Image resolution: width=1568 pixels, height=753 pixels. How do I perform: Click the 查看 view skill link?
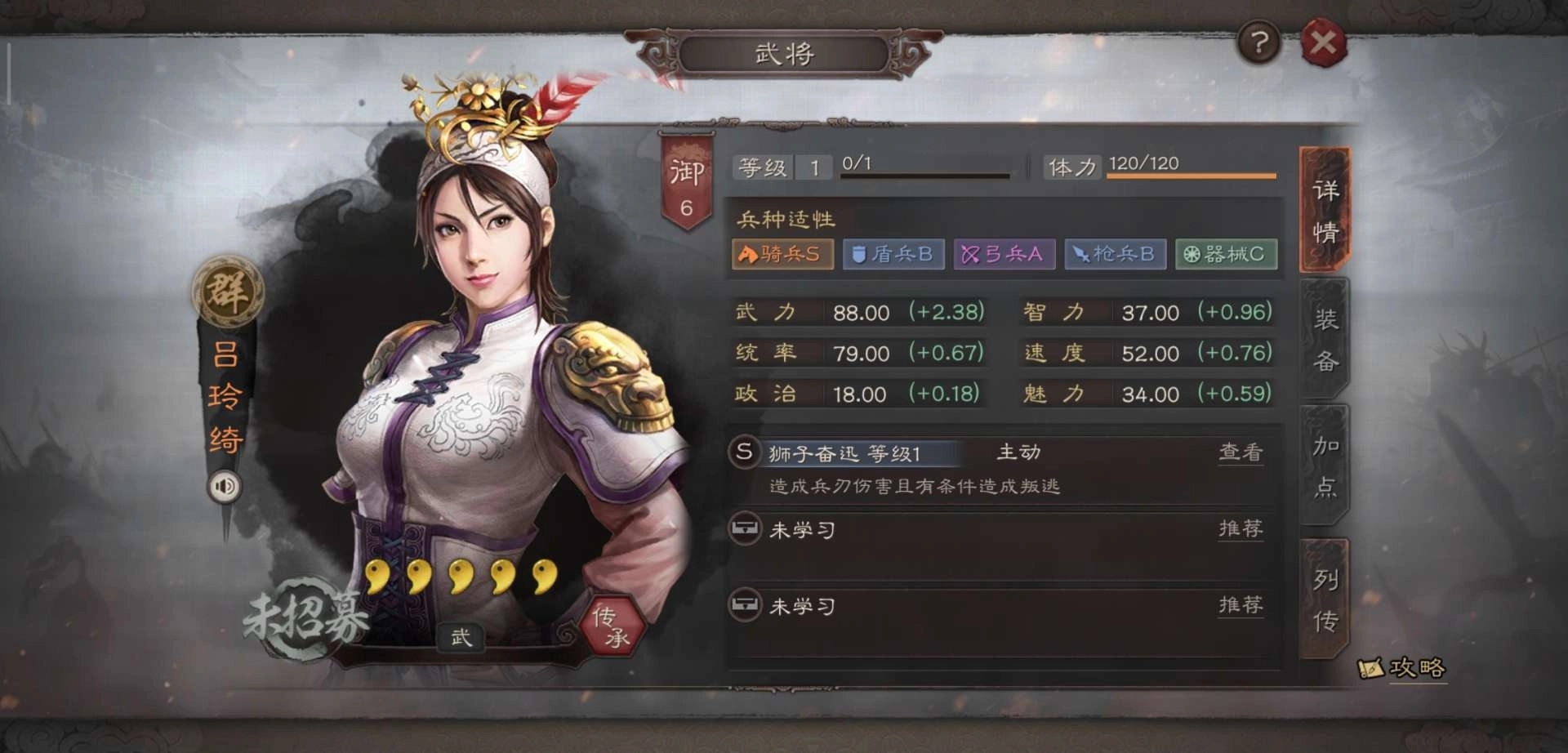[x=1241, y=453]
